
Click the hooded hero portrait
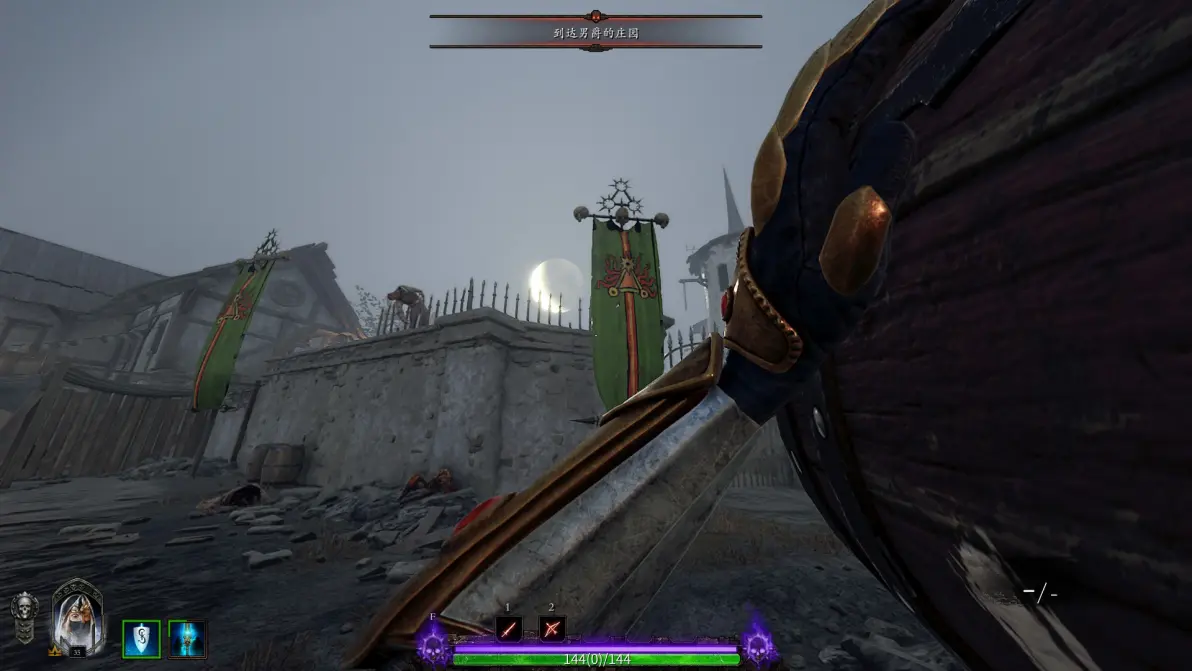tap(77, 617)
